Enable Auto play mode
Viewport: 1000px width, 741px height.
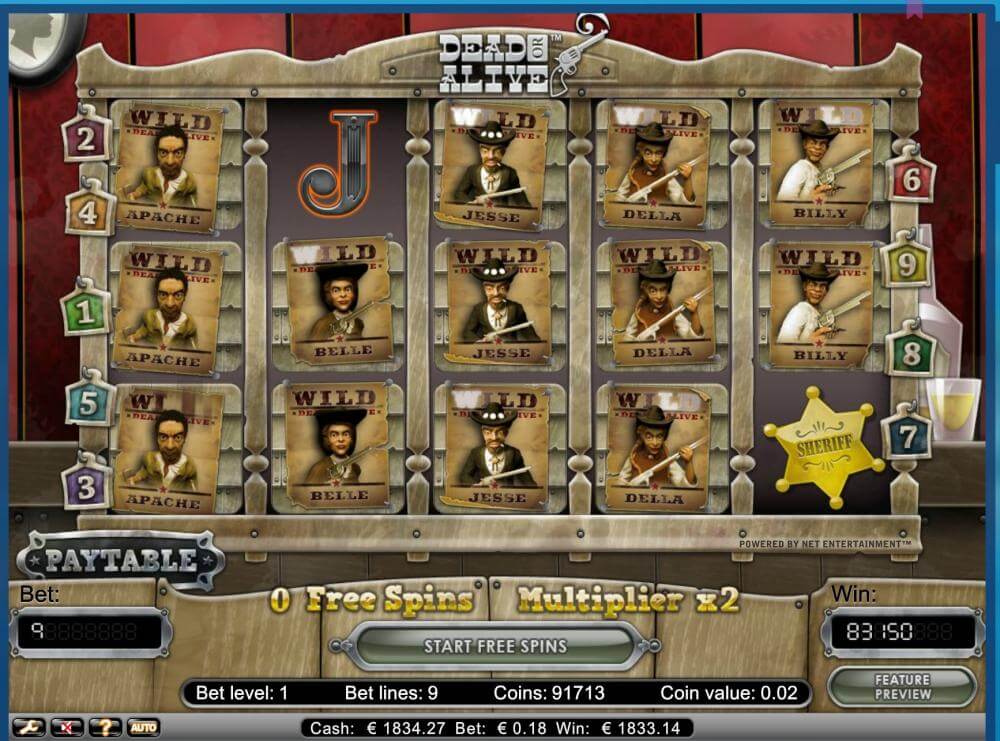coord(142,727)
